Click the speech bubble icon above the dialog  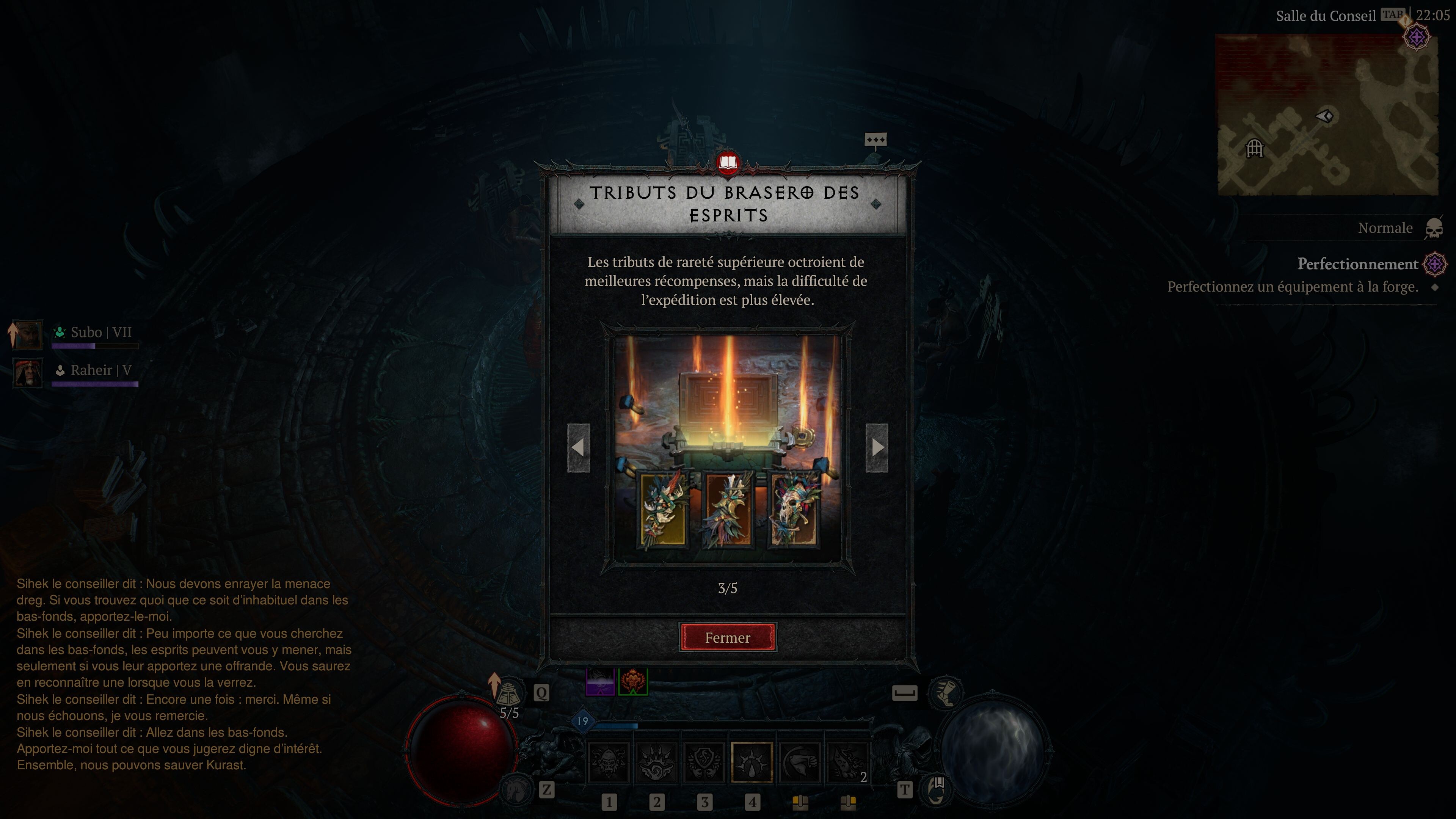tap(875, 139)
